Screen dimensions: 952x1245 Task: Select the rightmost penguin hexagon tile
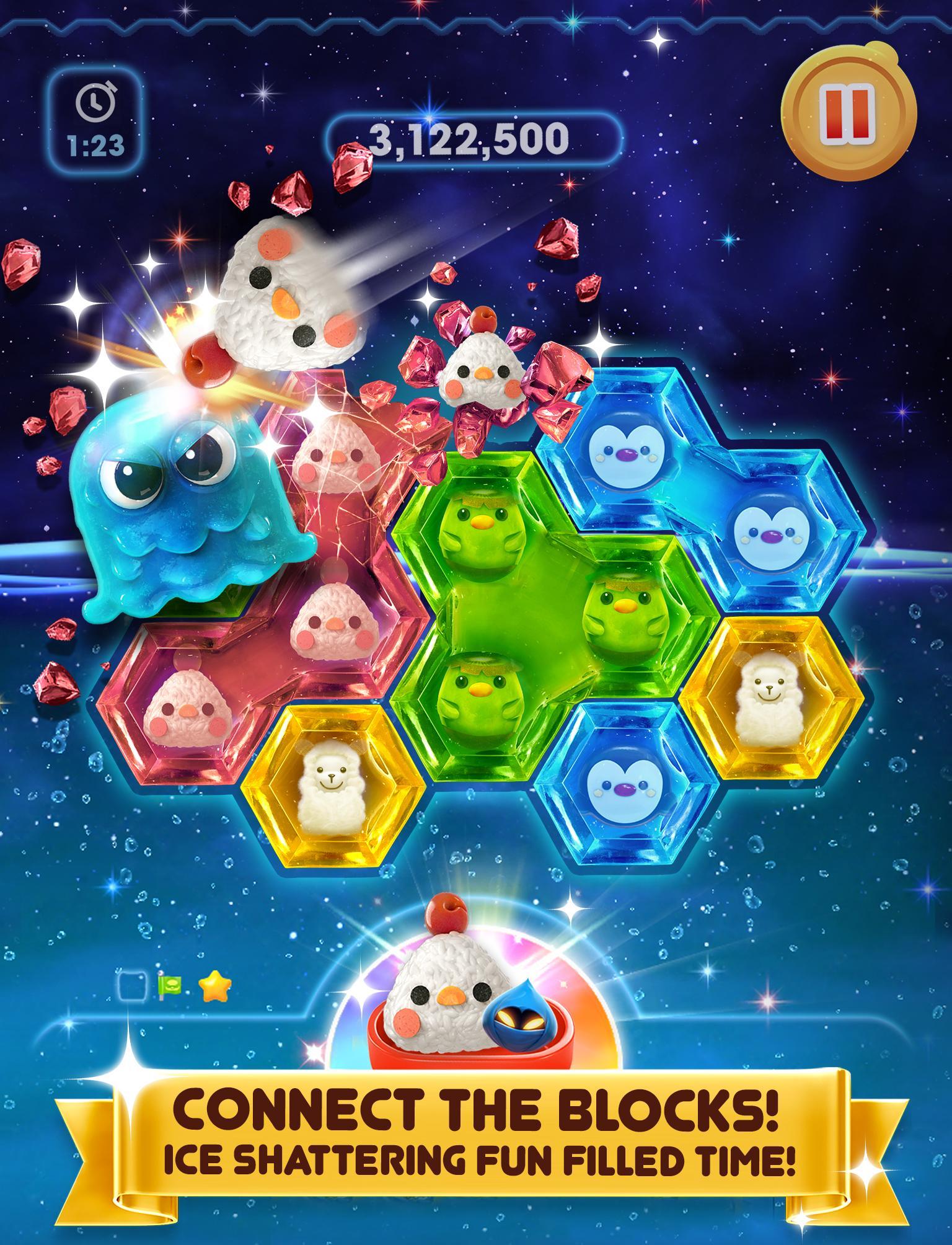tap(769, 533)
